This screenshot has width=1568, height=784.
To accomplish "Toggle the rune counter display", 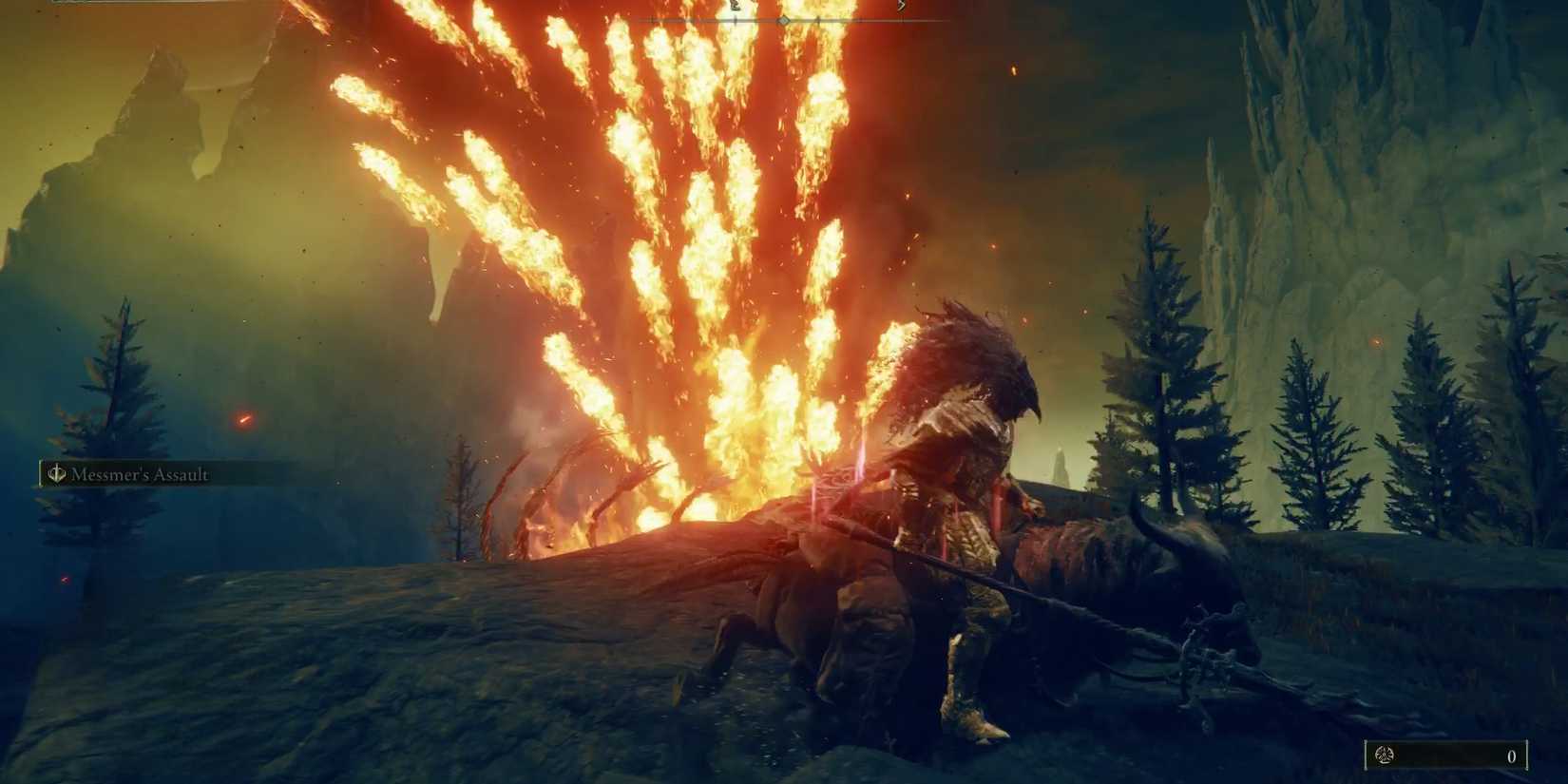I will 1444,754.
